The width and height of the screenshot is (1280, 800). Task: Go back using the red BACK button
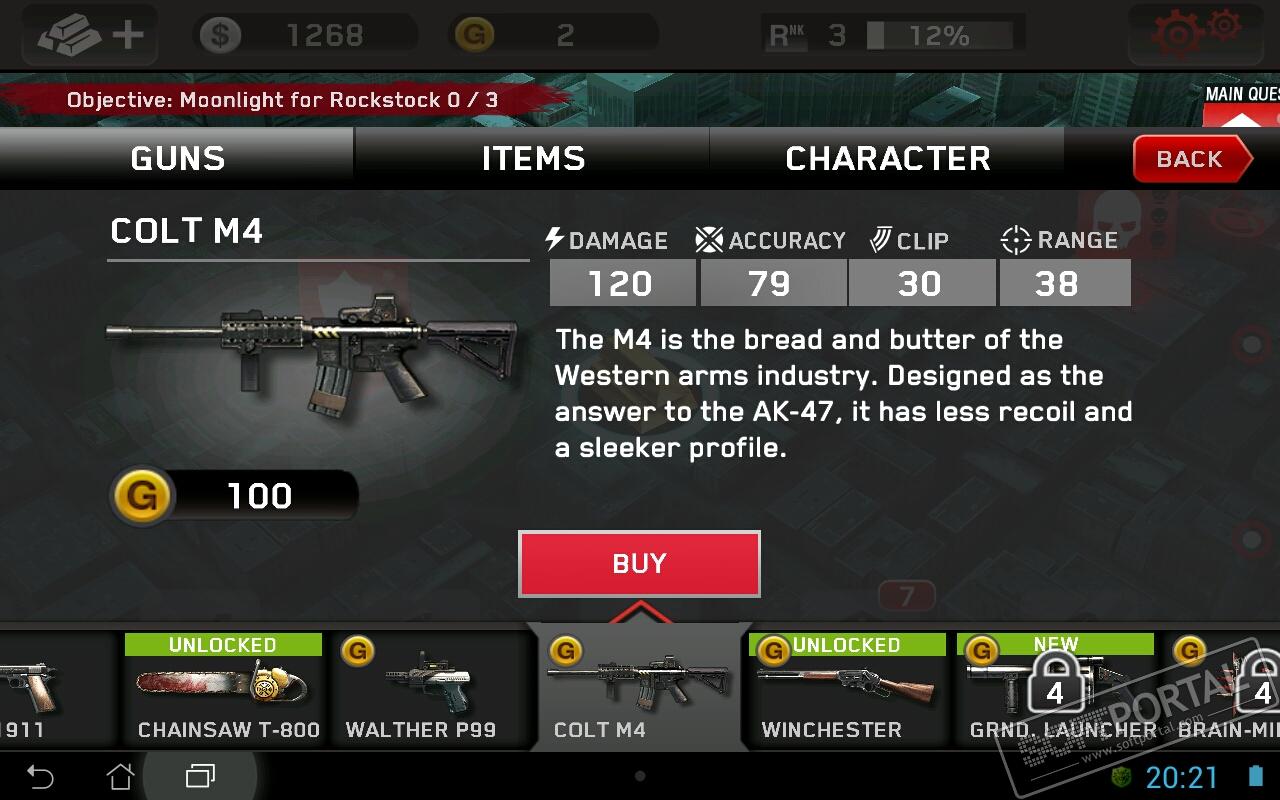point(1190,159)
